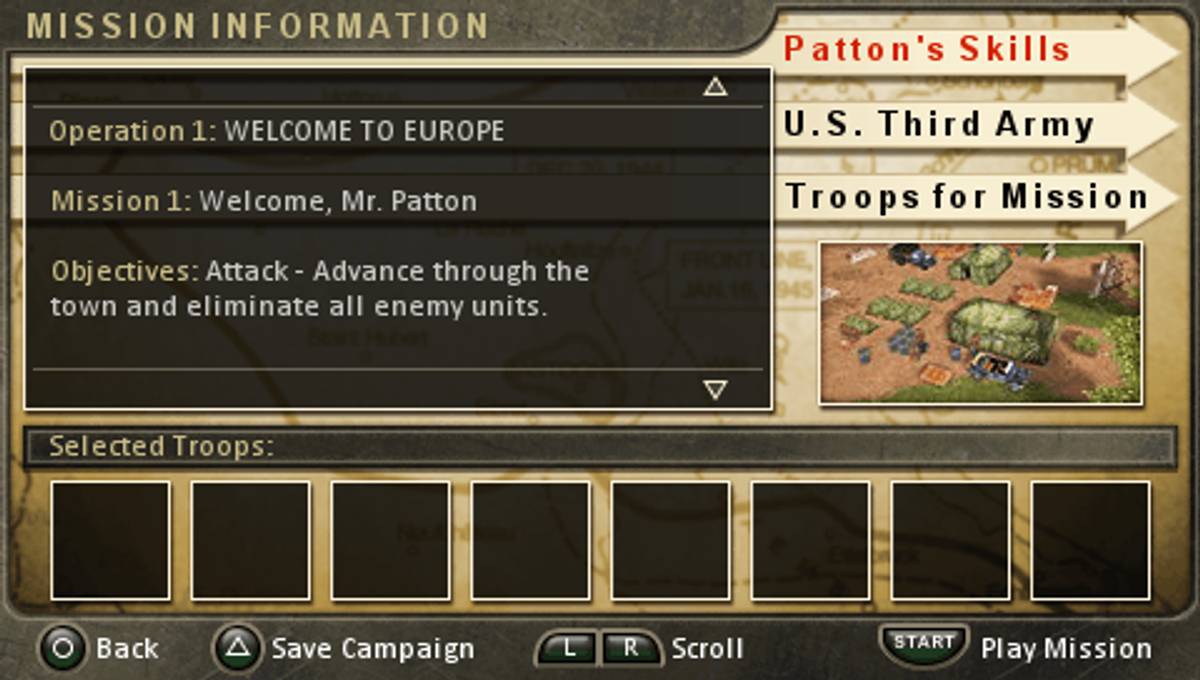Viewport: 1200px width, 680px height.
Task: View the mission camp preview thumbnail
Action: point(980,323)
